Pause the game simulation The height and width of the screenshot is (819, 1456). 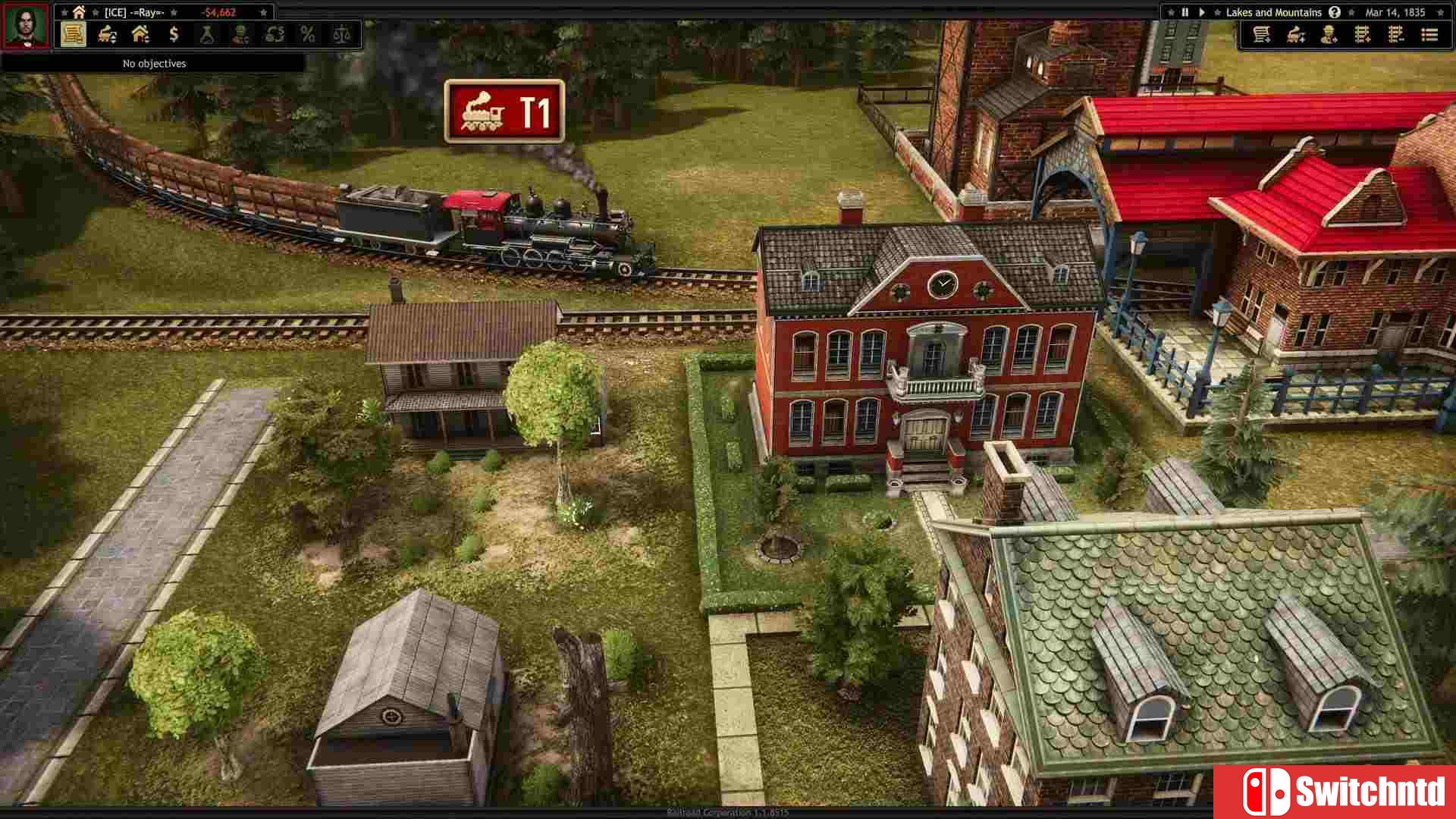(x=1185, y=12)
